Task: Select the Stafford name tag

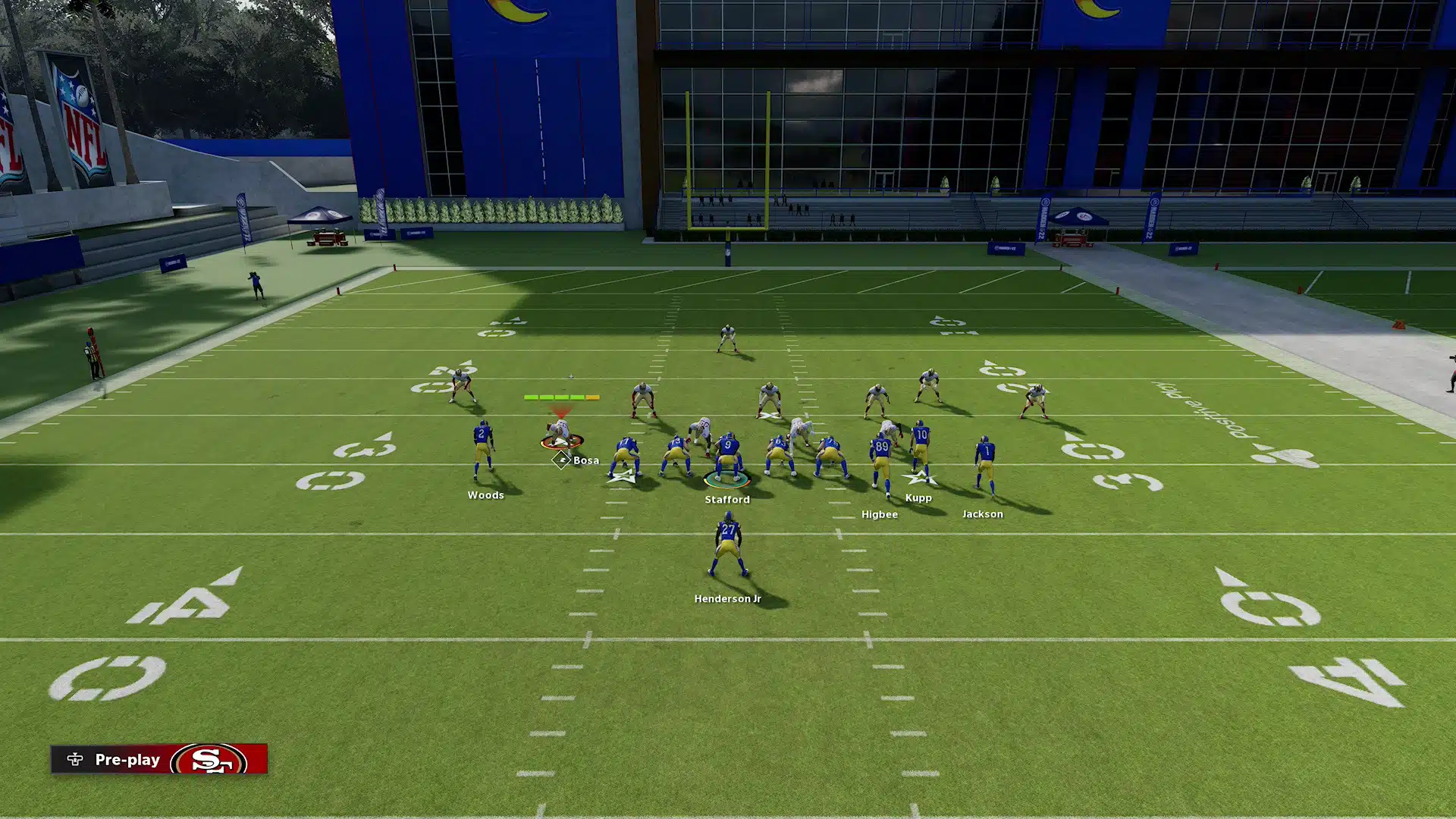Action: [x=726, y=500]
